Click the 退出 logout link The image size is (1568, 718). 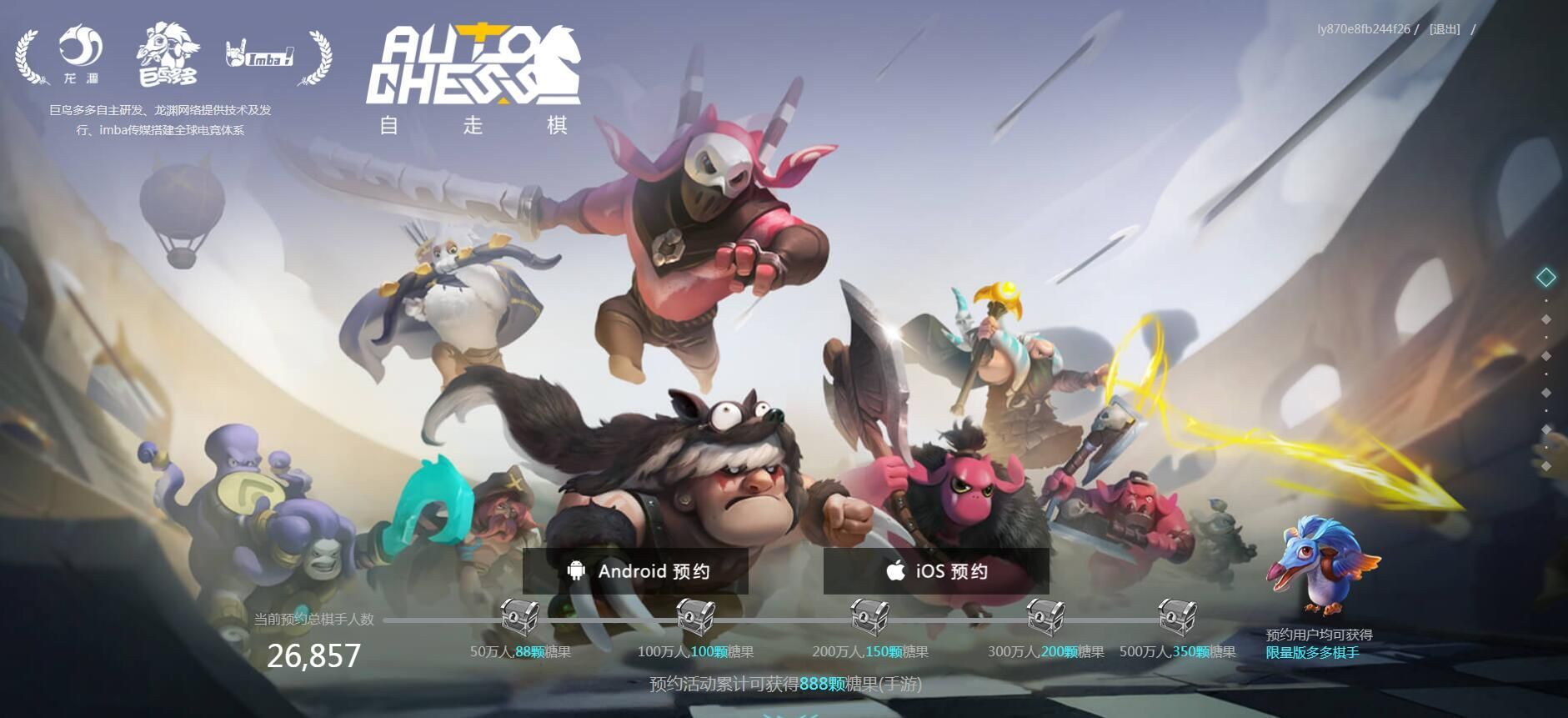click(x=1445, y=28)
